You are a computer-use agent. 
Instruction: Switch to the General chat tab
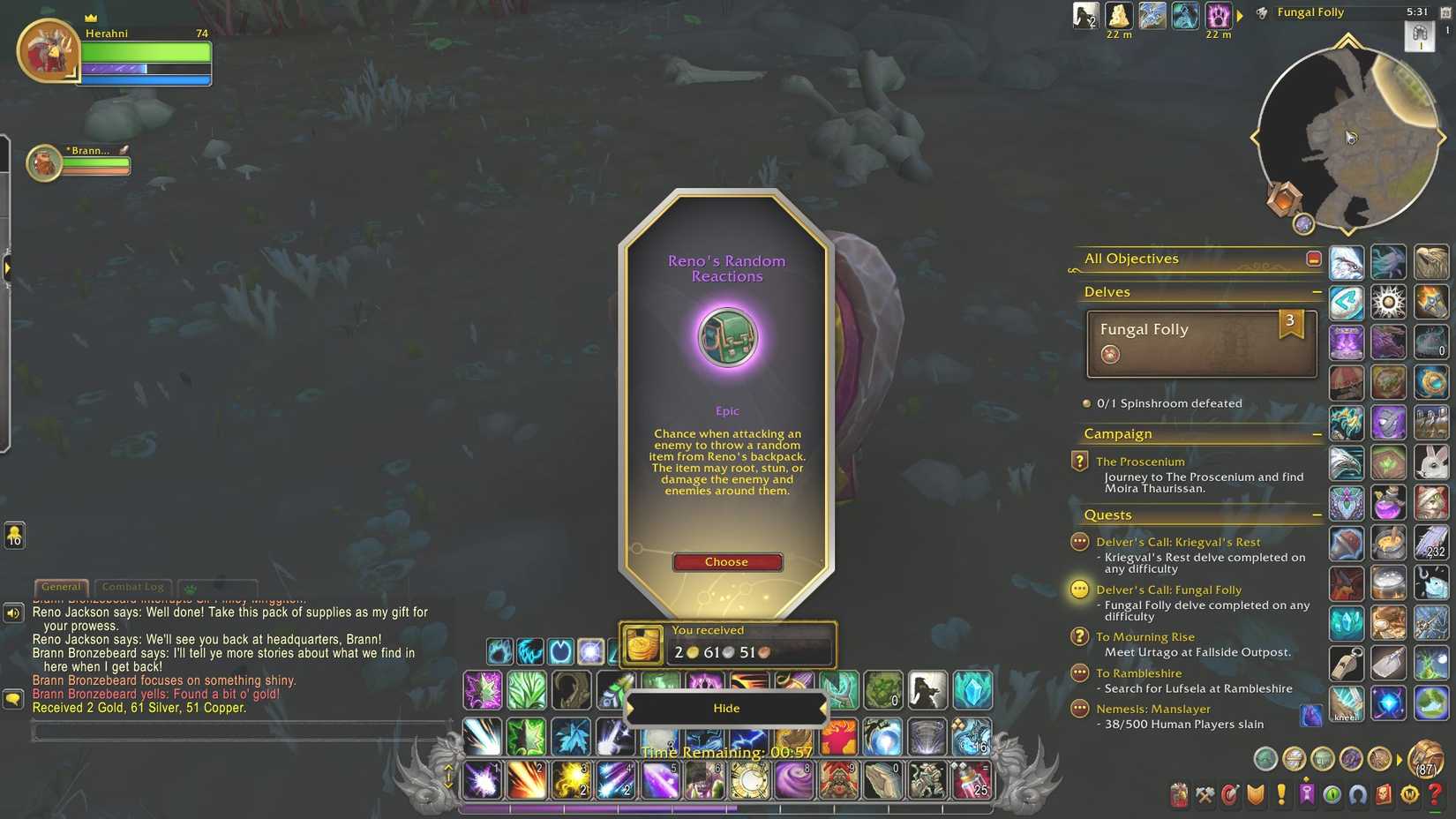click(60, 586)
